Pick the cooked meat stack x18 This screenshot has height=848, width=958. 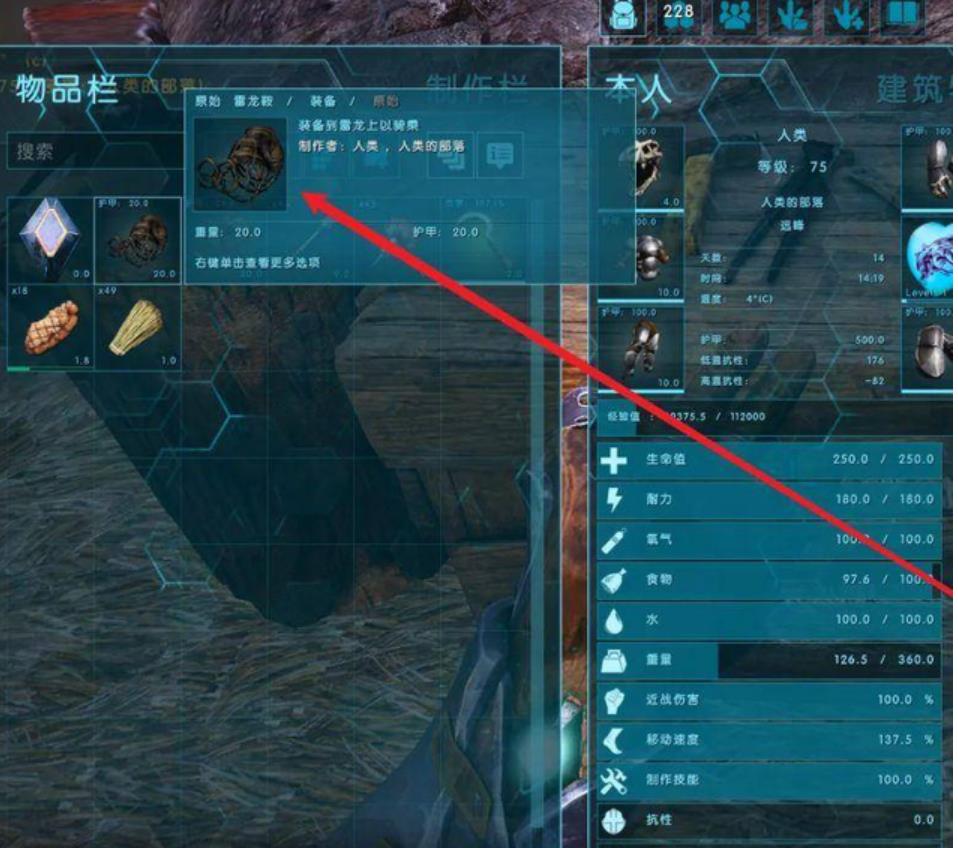tap(50, 326)
